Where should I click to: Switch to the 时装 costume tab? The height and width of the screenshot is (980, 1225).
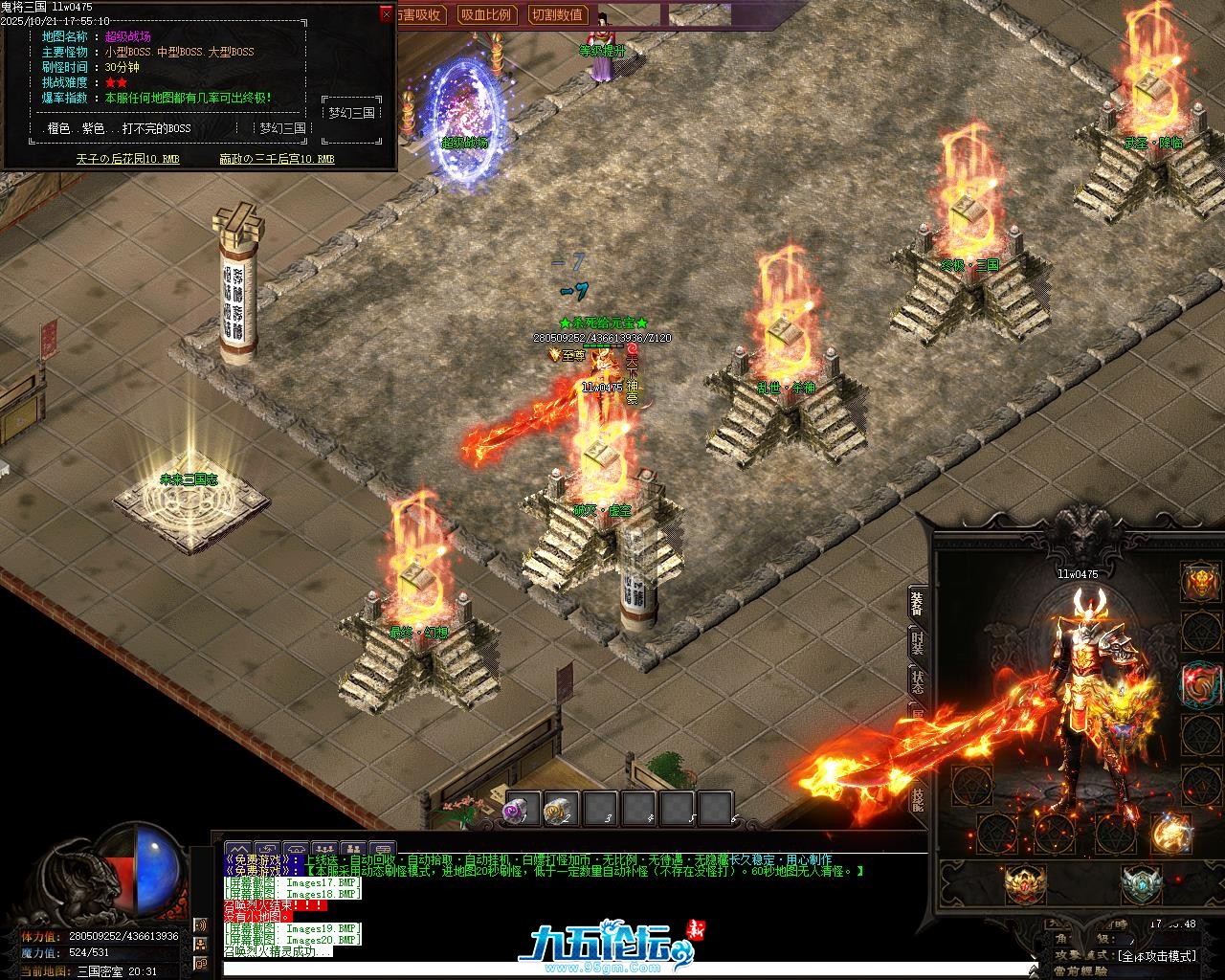pyautogui.click(x=917, y=643)
